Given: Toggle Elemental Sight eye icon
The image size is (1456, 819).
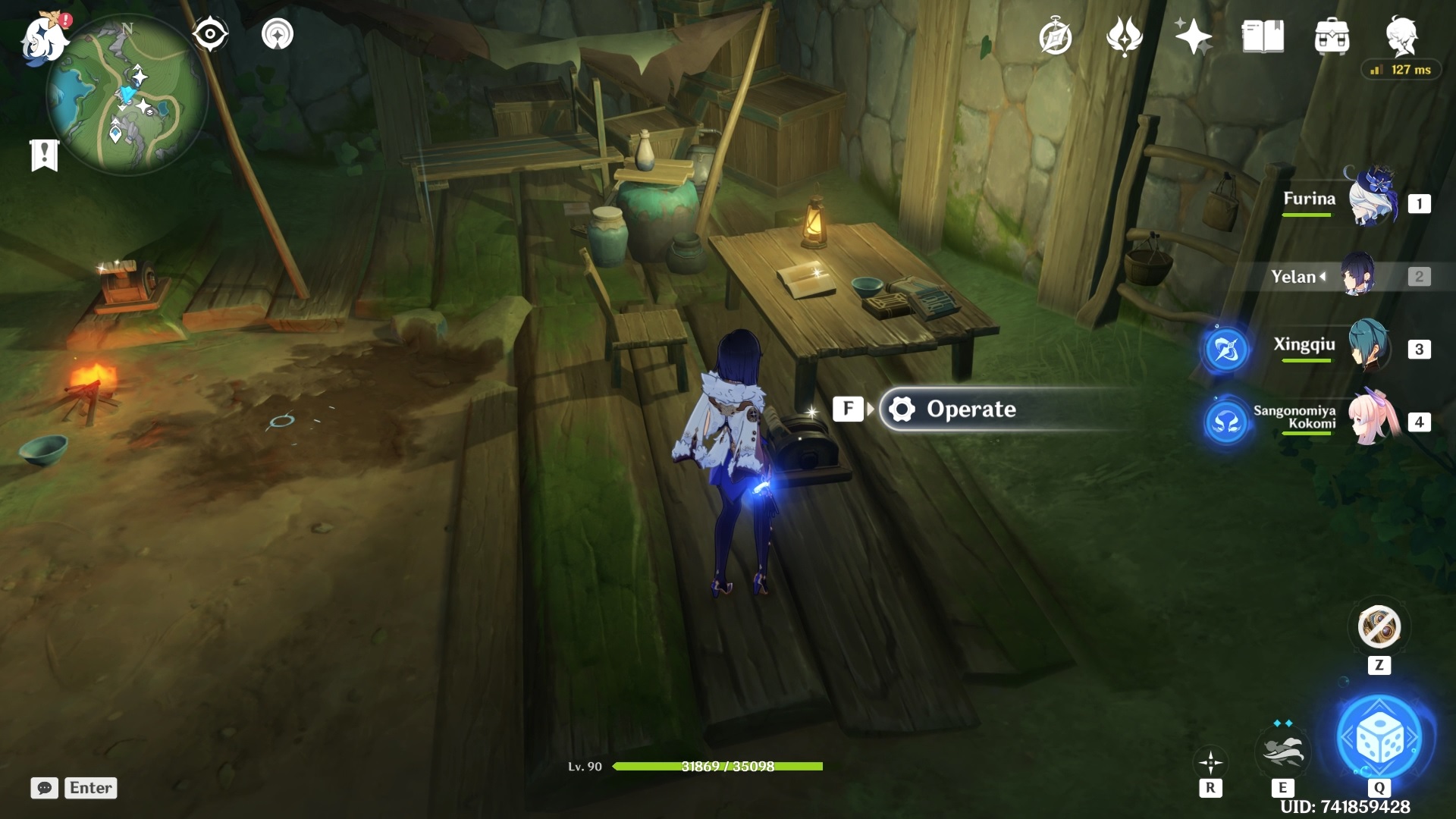Looking at the screenshot, I should click(x=210, y=33).
